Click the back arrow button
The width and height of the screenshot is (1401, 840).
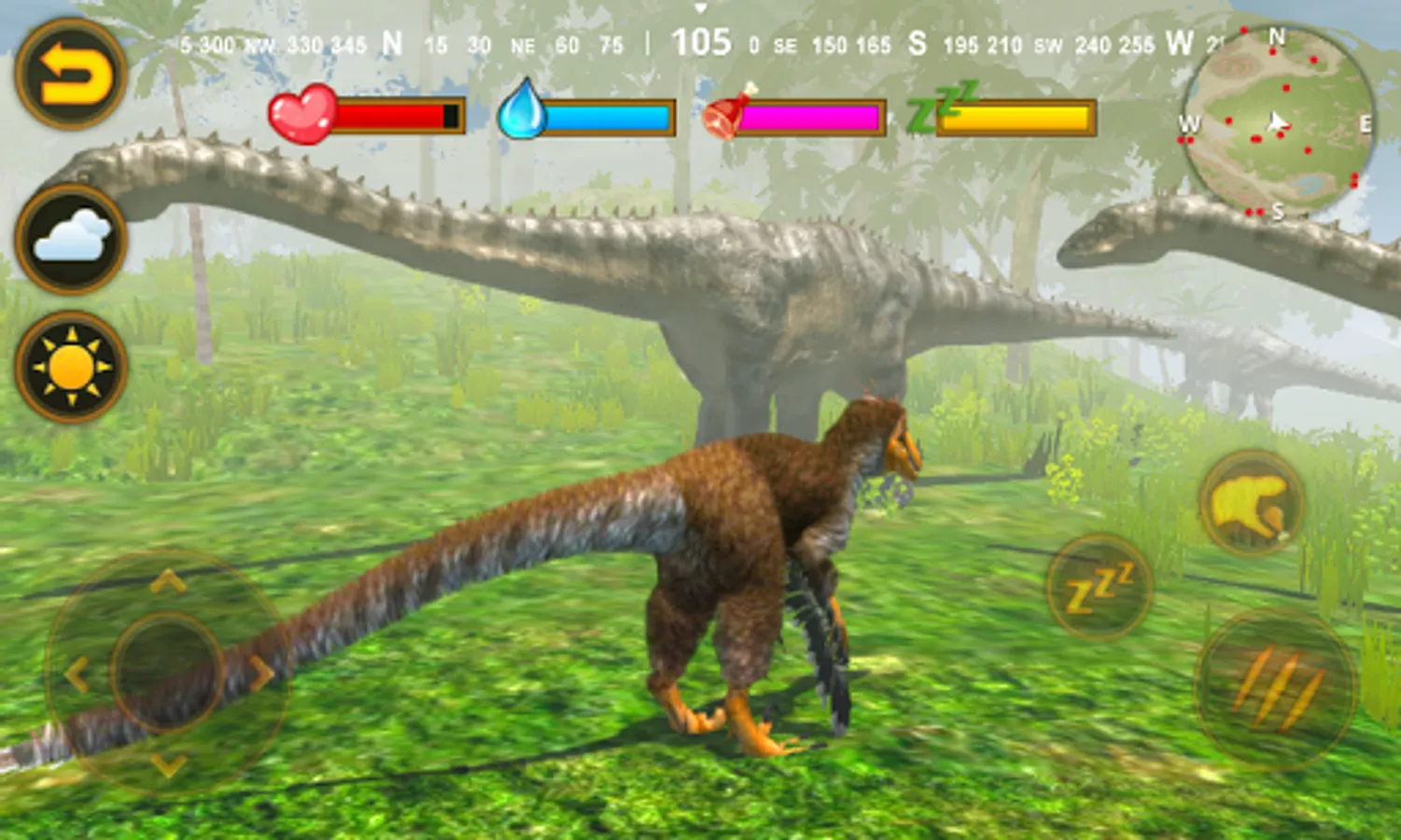[x=70, y=75]
